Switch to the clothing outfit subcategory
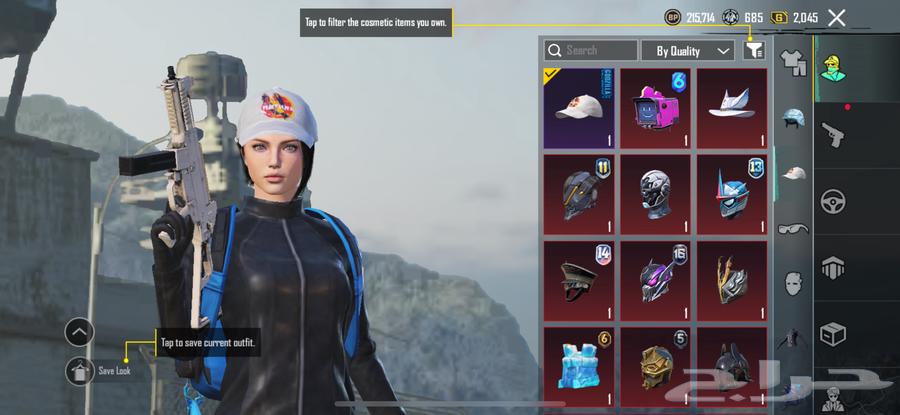The image size is (900, 415). [x=793, y=63]
